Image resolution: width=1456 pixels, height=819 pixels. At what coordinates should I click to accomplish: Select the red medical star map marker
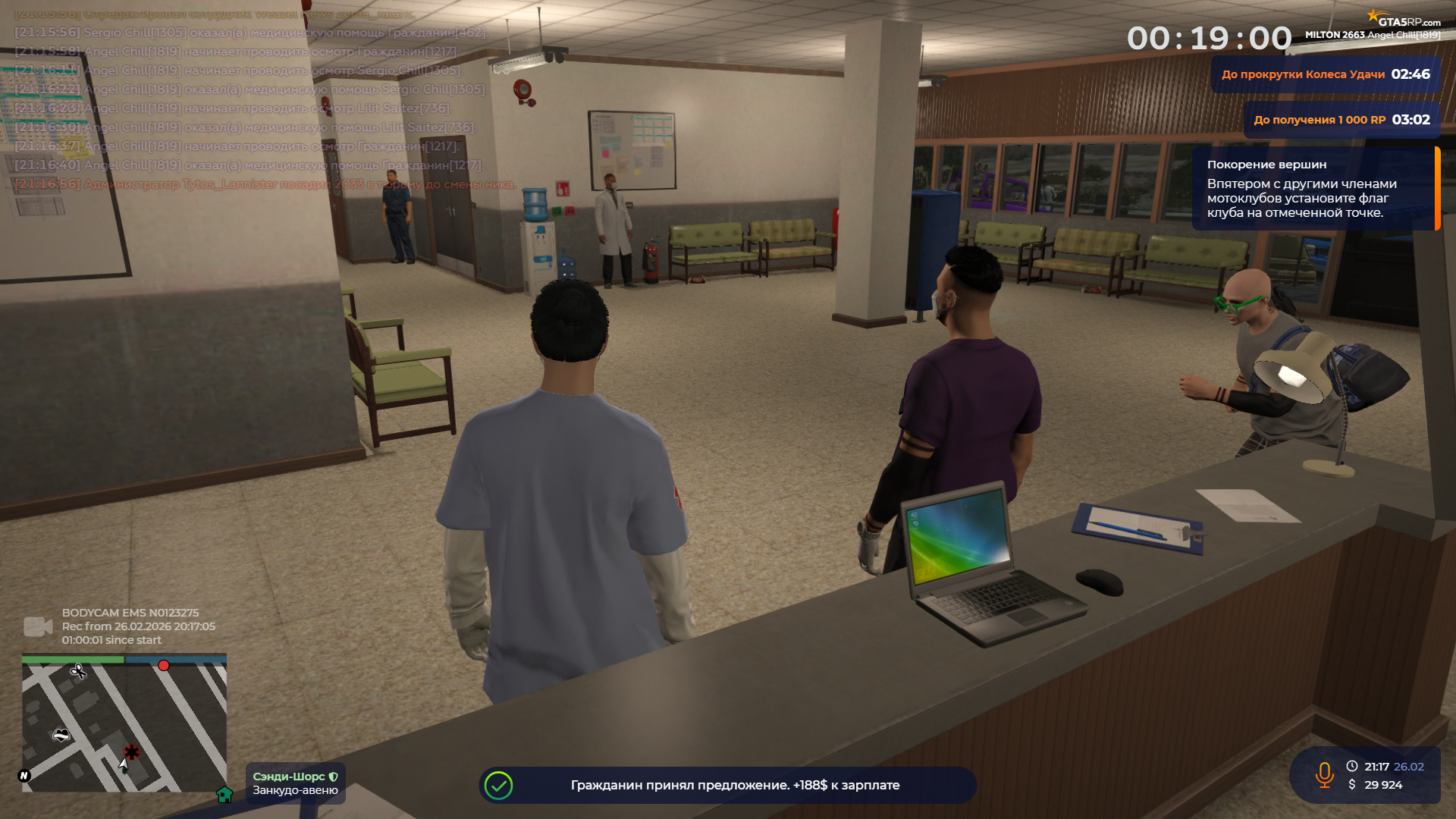132,752
